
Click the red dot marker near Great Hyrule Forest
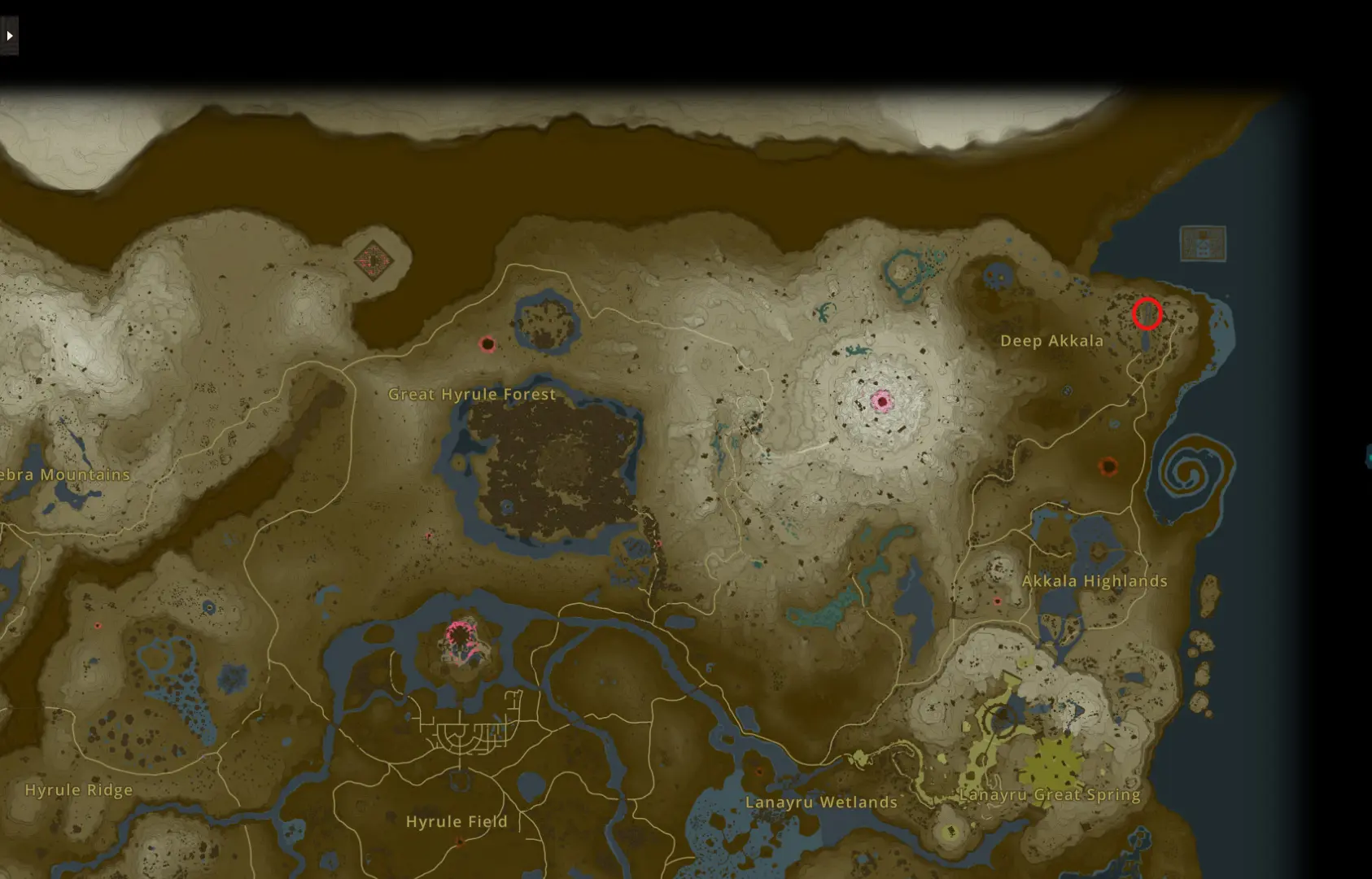point(487,344)
